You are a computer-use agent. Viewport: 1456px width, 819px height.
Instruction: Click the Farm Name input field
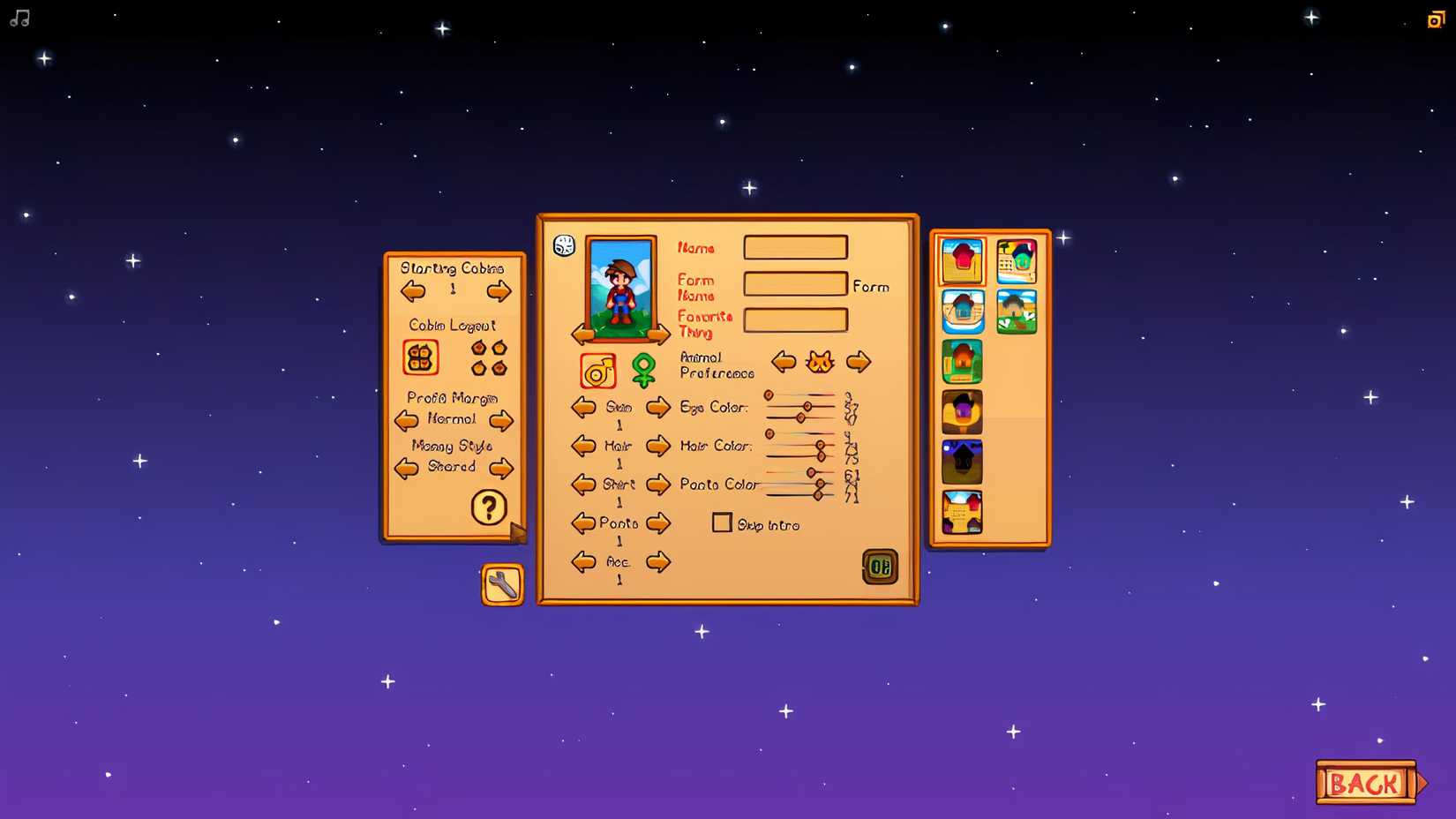795,283
